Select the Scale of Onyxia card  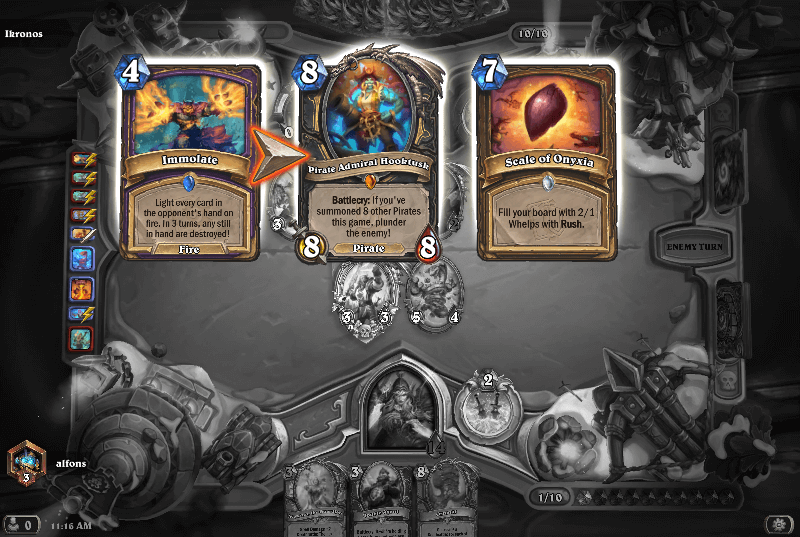tap(546, 160)
